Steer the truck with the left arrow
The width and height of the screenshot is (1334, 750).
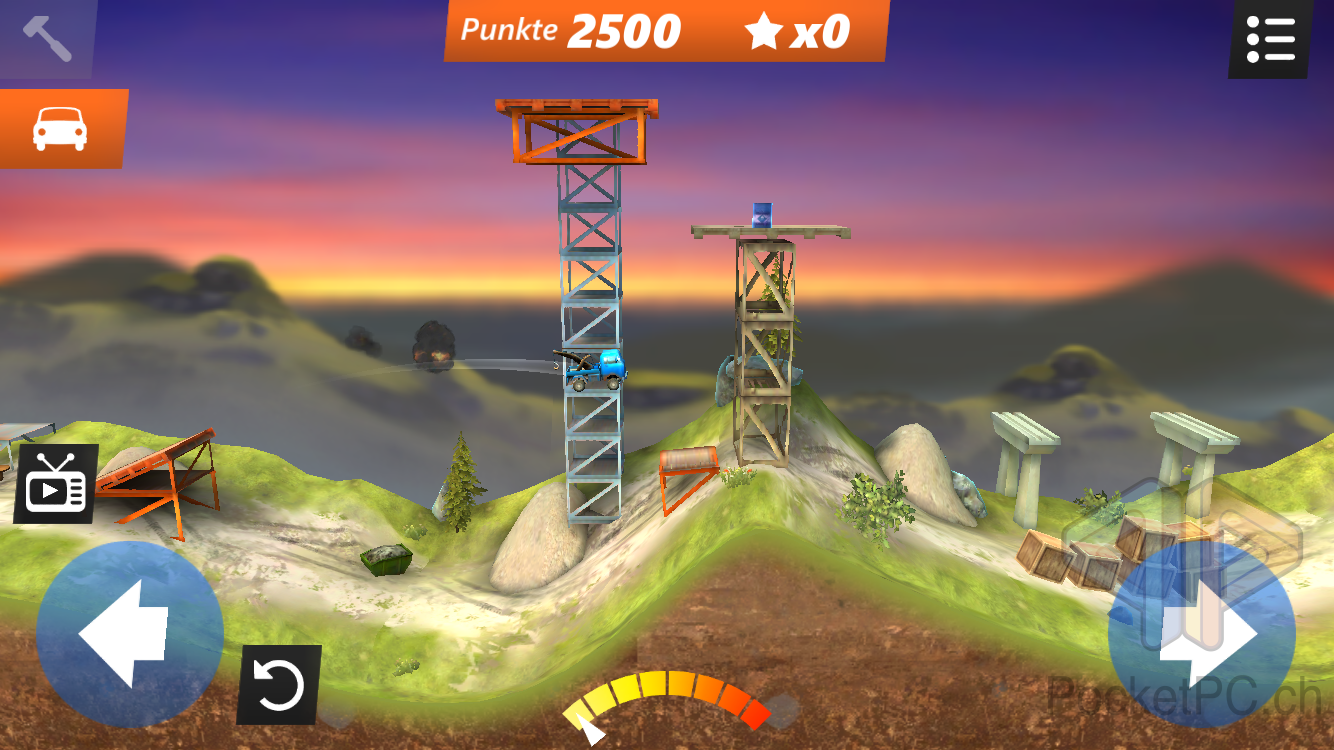tap(129, 635)
